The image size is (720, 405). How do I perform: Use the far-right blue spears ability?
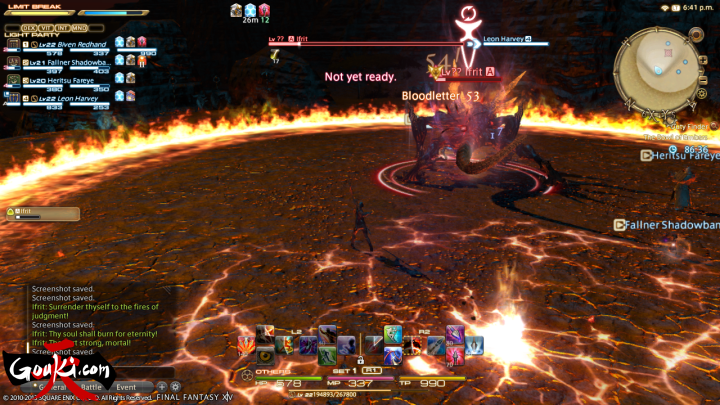pos(474,346)
